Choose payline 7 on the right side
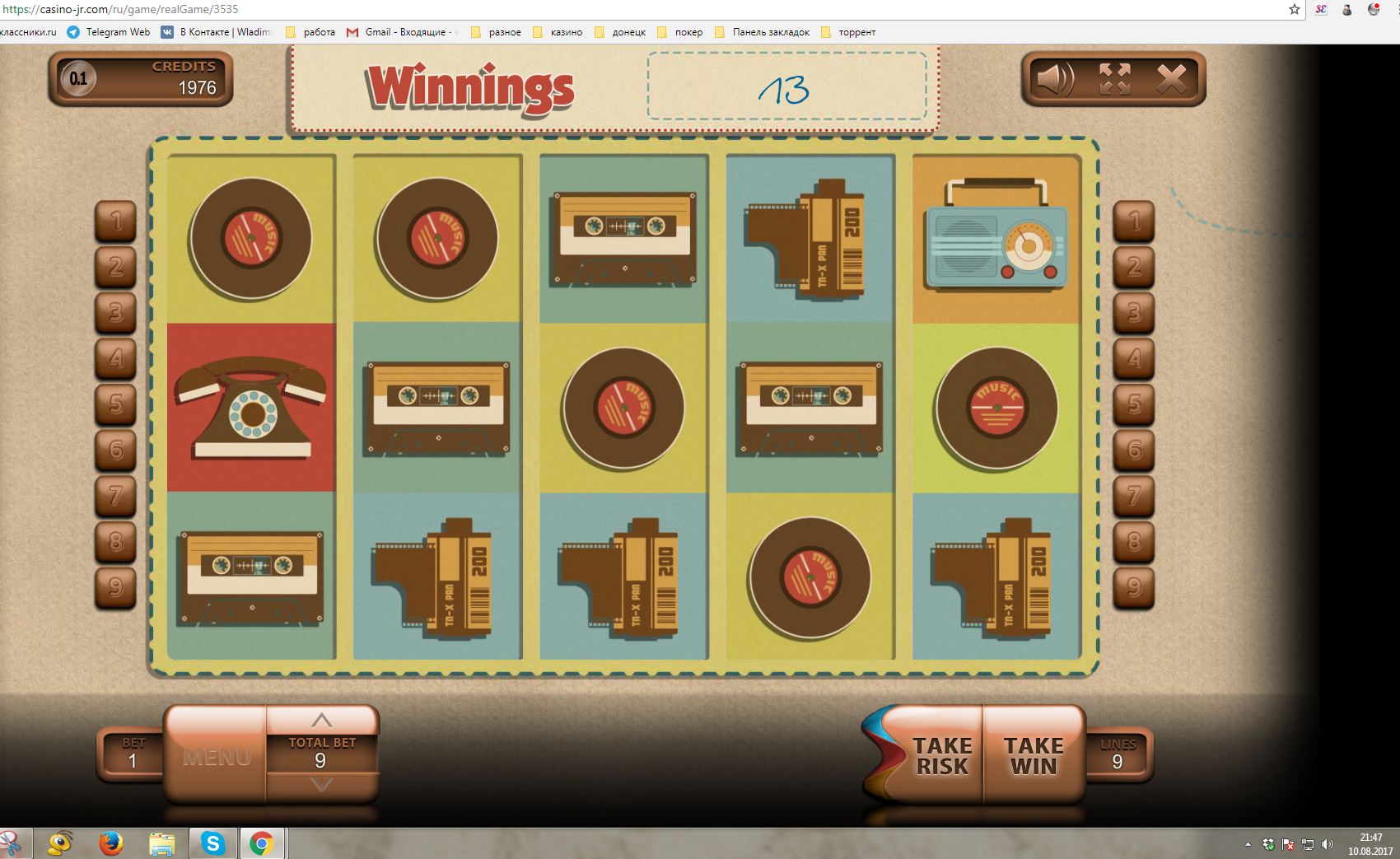This screenshot has width=1400, height=859. point(1134,495)
